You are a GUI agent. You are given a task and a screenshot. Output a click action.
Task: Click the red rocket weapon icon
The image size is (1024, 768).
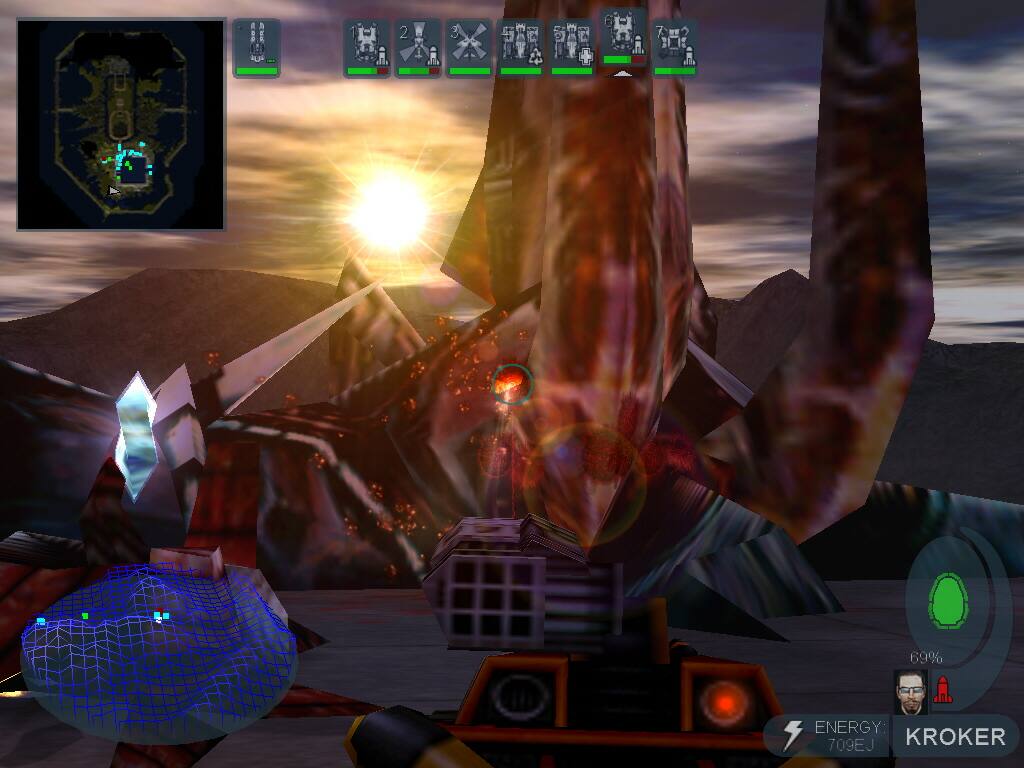click(942, 689)
